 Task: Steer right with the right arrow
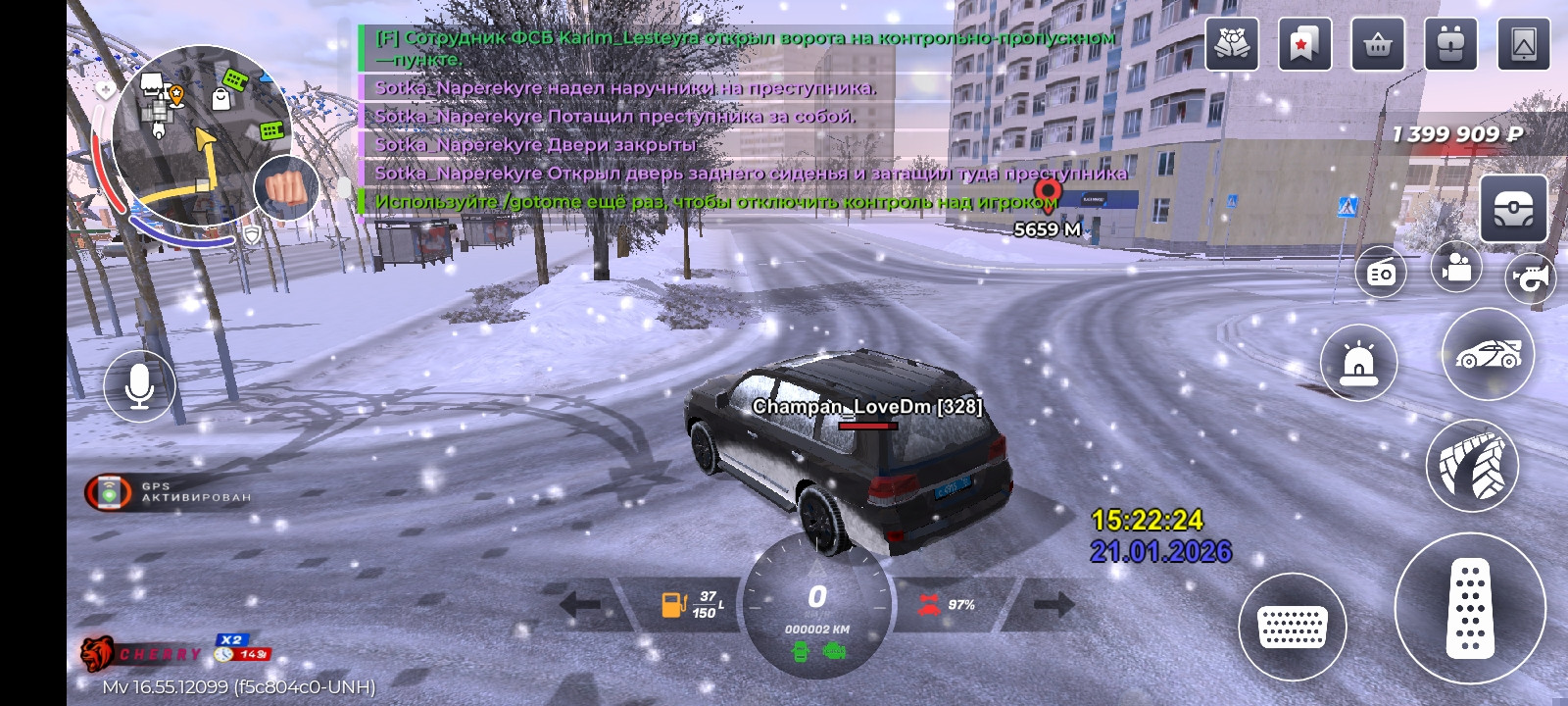click(x=1053, y=604)
